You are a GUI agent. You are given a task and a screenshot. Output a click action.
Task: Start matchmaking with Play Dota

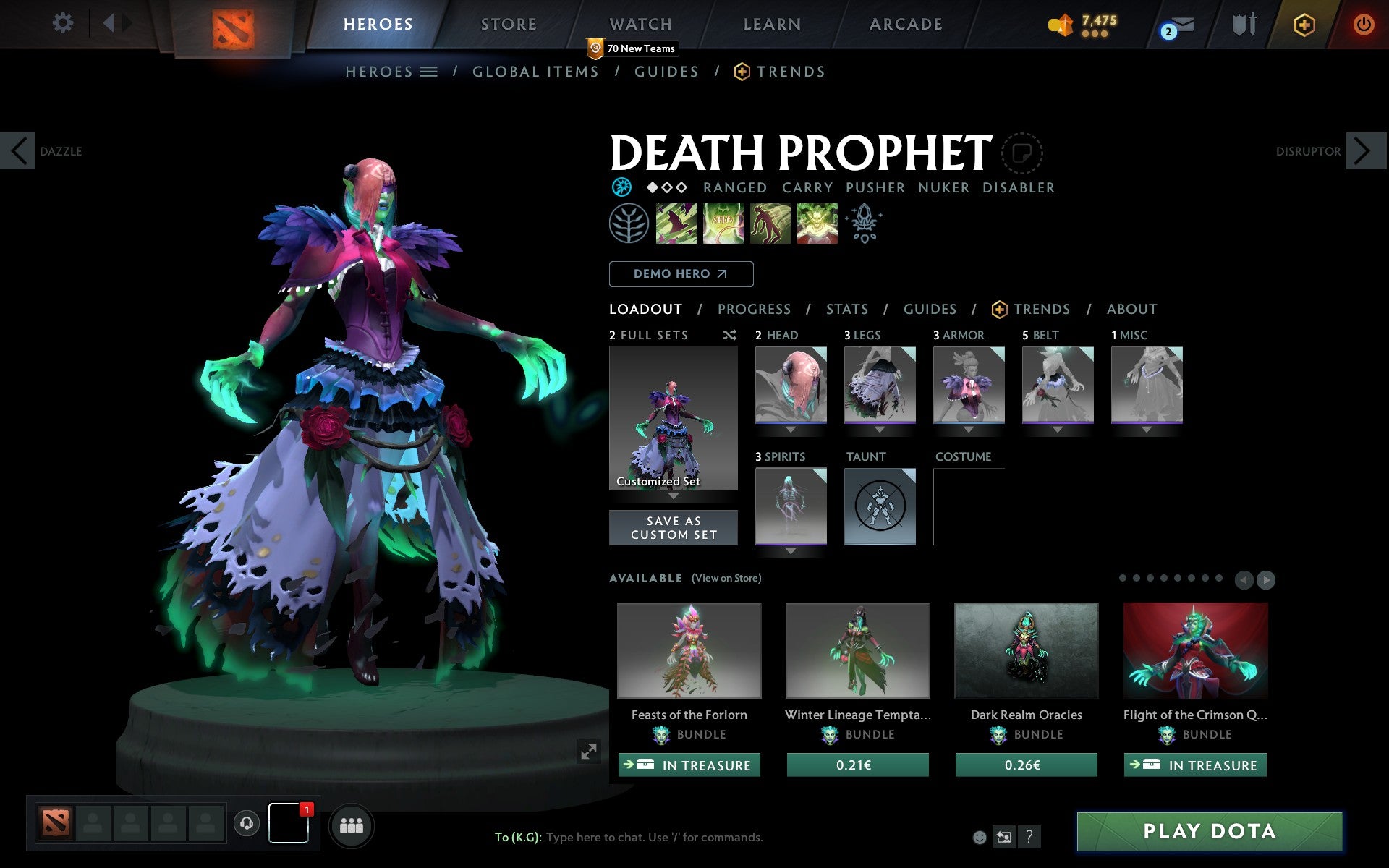coord(1209,831)
